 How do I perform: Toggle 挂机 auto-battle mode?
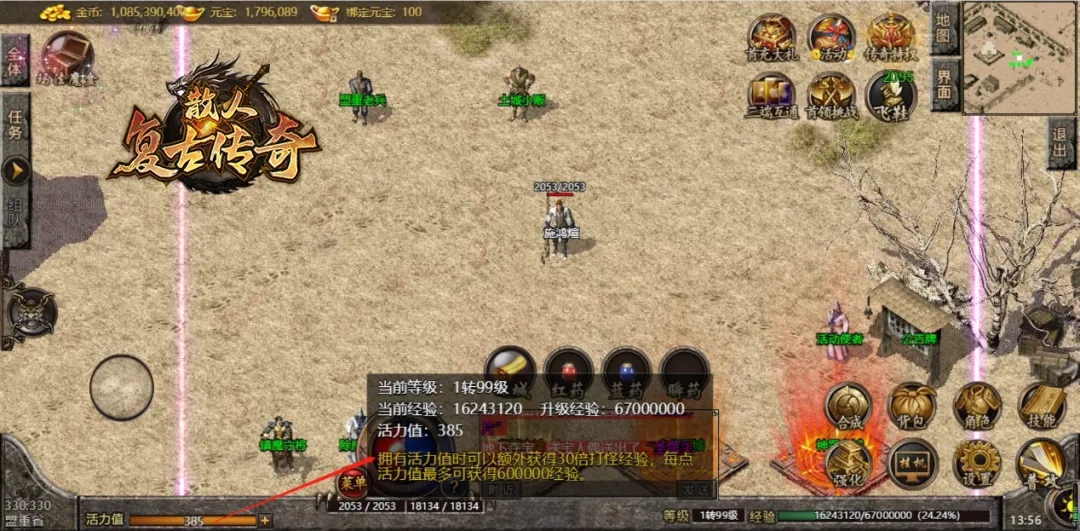pos(912,464)
